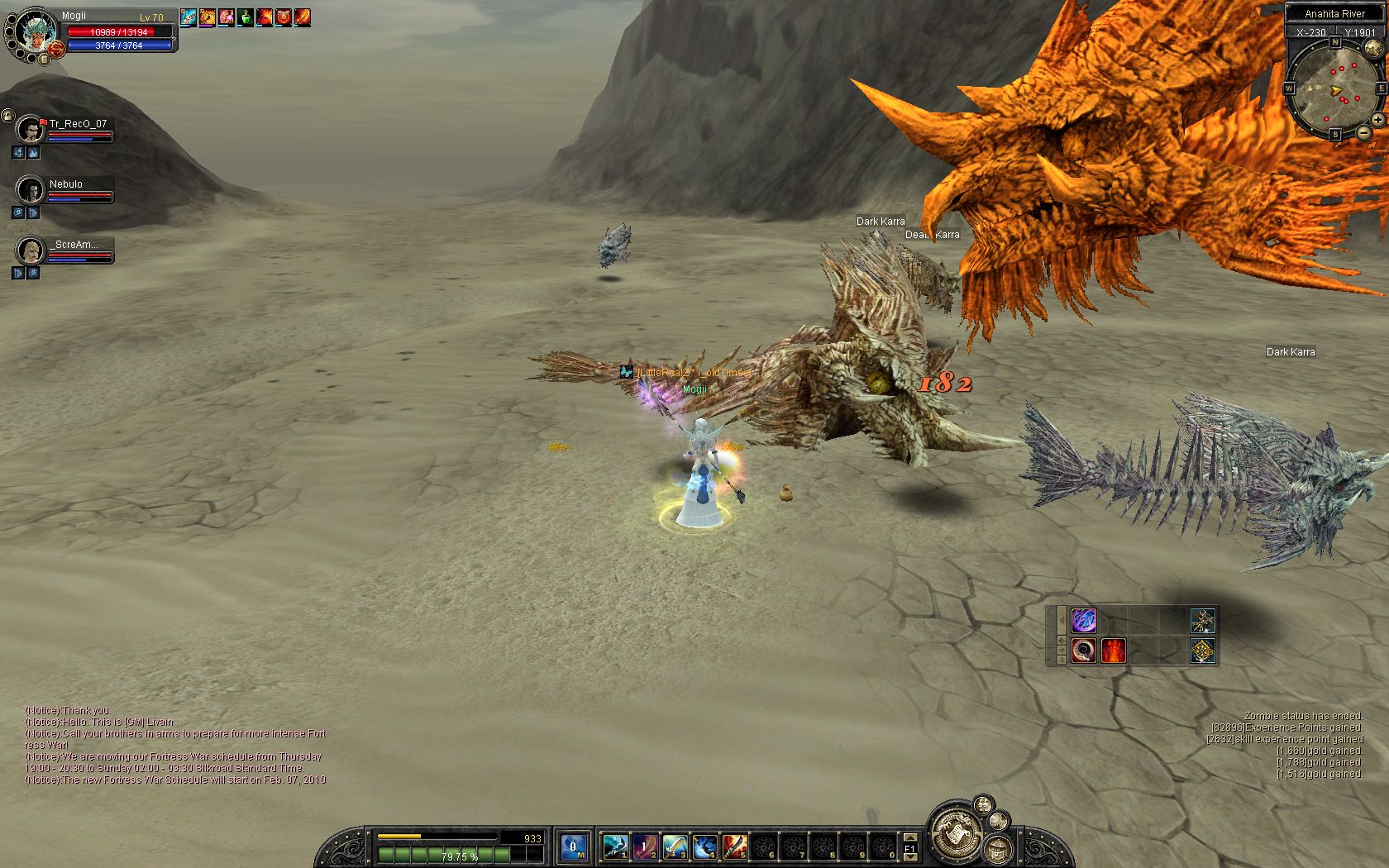Switch hotbar page with the up arrow above F1
1389x868 pixels.
pyautogui.click(x=909, y=836)
